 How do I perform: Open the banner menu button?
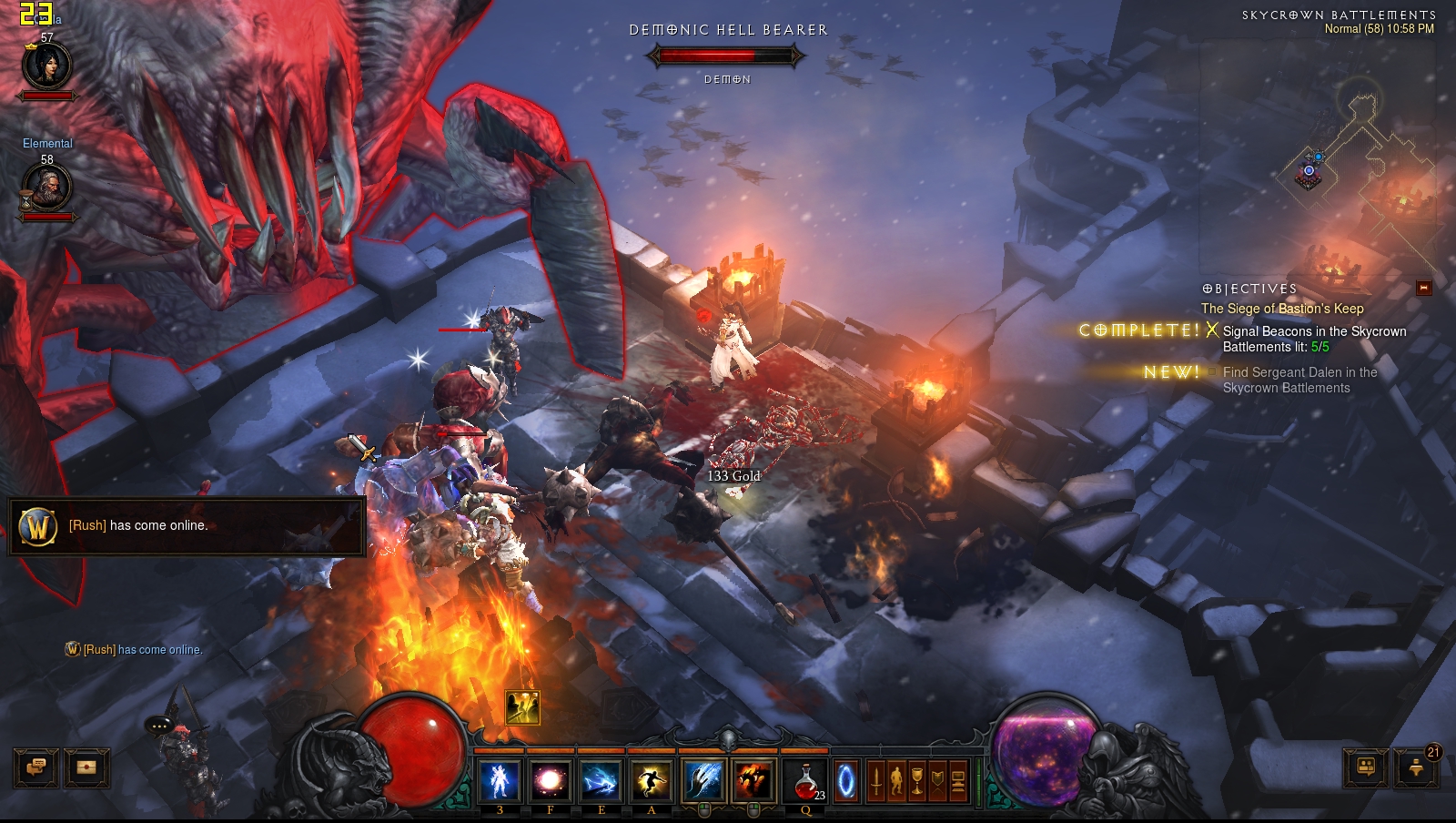click(x=937, y=781)
